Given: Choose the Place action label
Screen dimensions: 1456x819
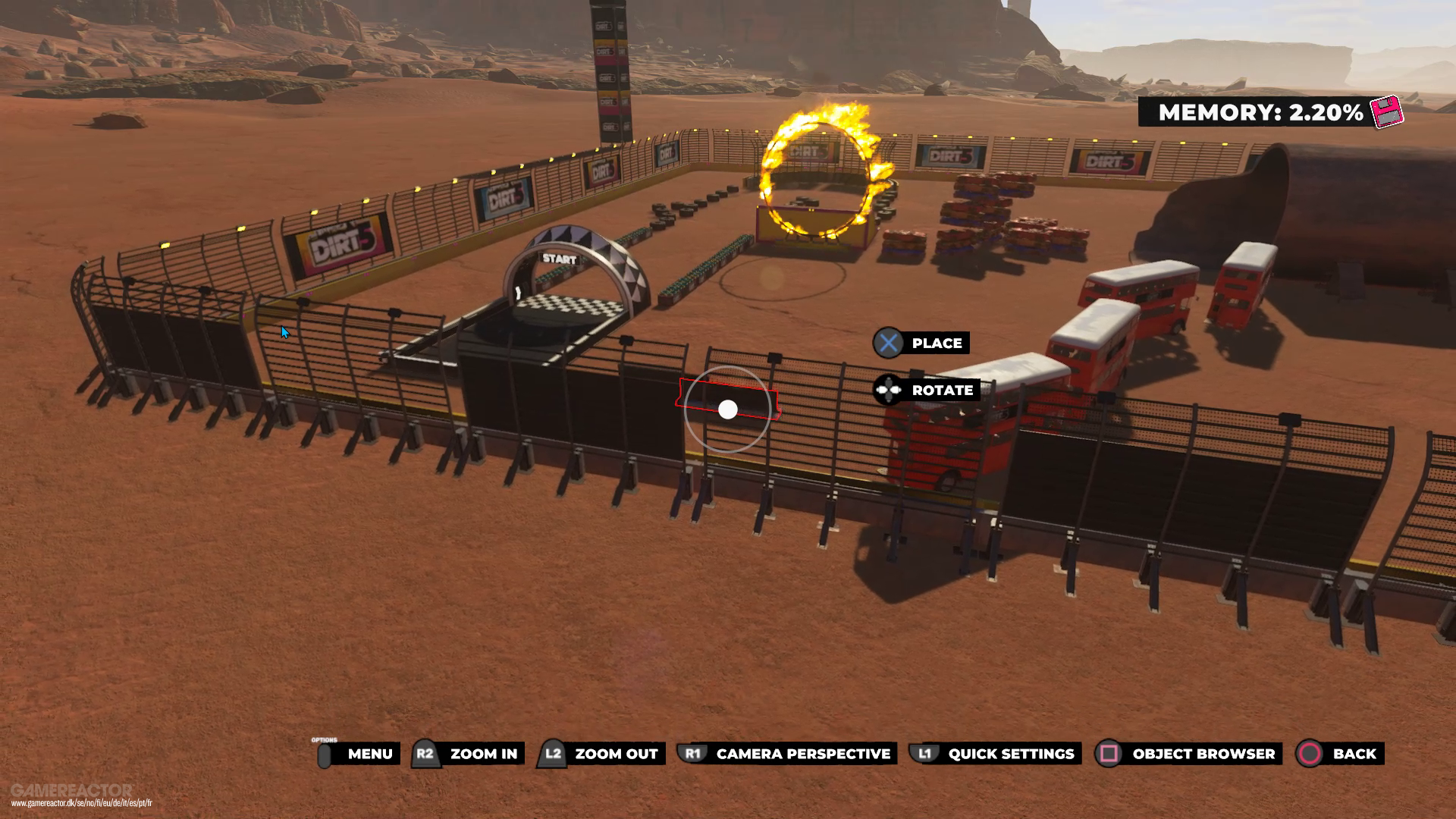Looking at the screenshot, I should (x=937, y=344).
